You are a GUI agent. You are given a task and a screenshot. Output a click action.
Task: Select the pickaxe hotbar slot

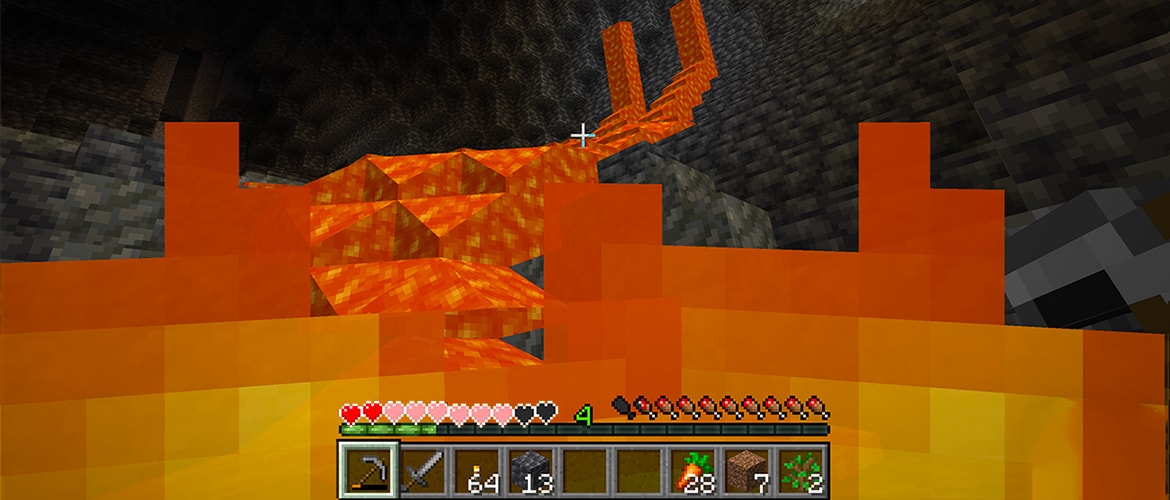coord(369,469)
